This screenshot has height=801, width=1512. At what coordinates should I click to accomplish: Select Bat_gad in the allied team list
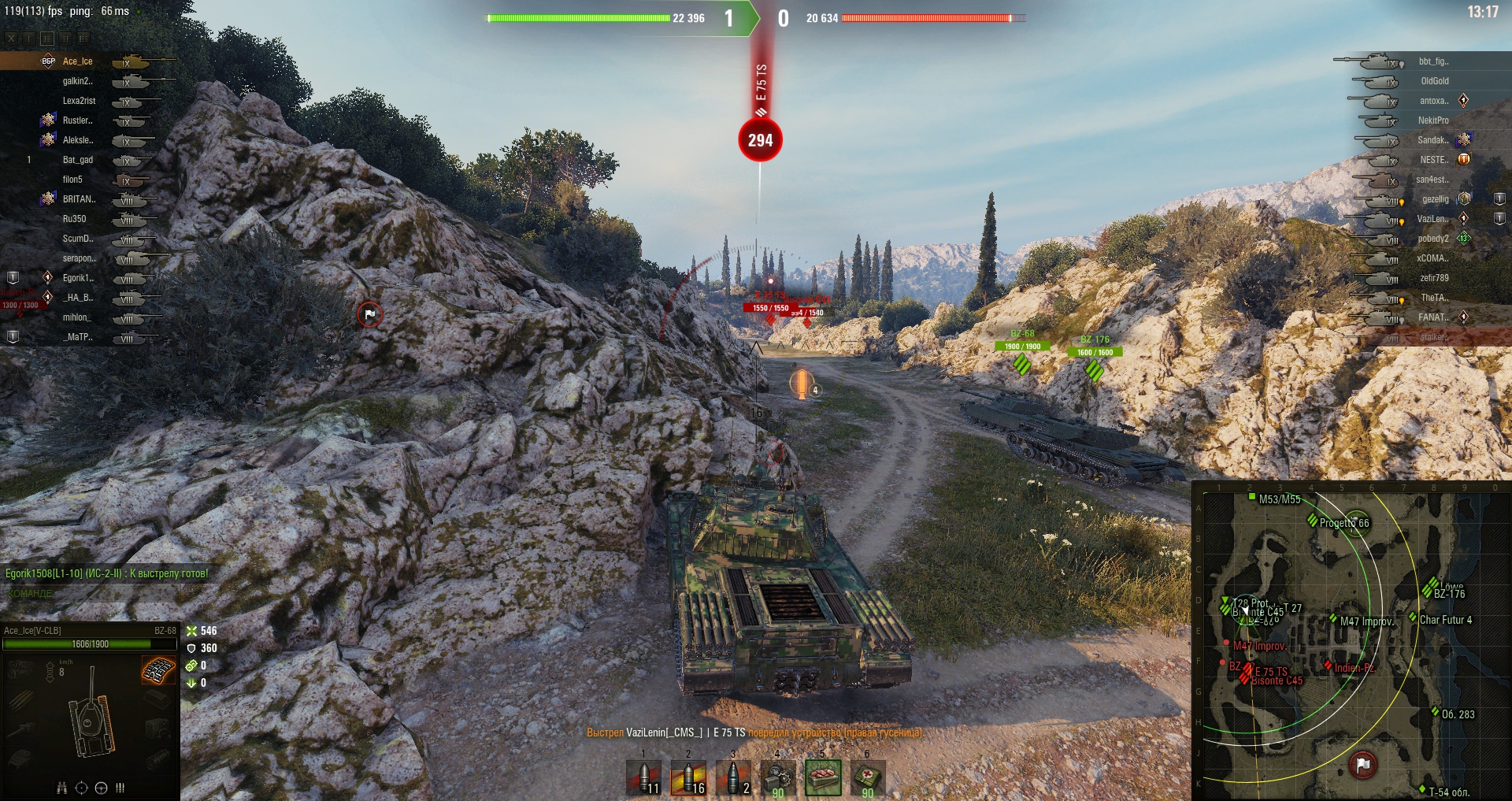tap(77, 160)
